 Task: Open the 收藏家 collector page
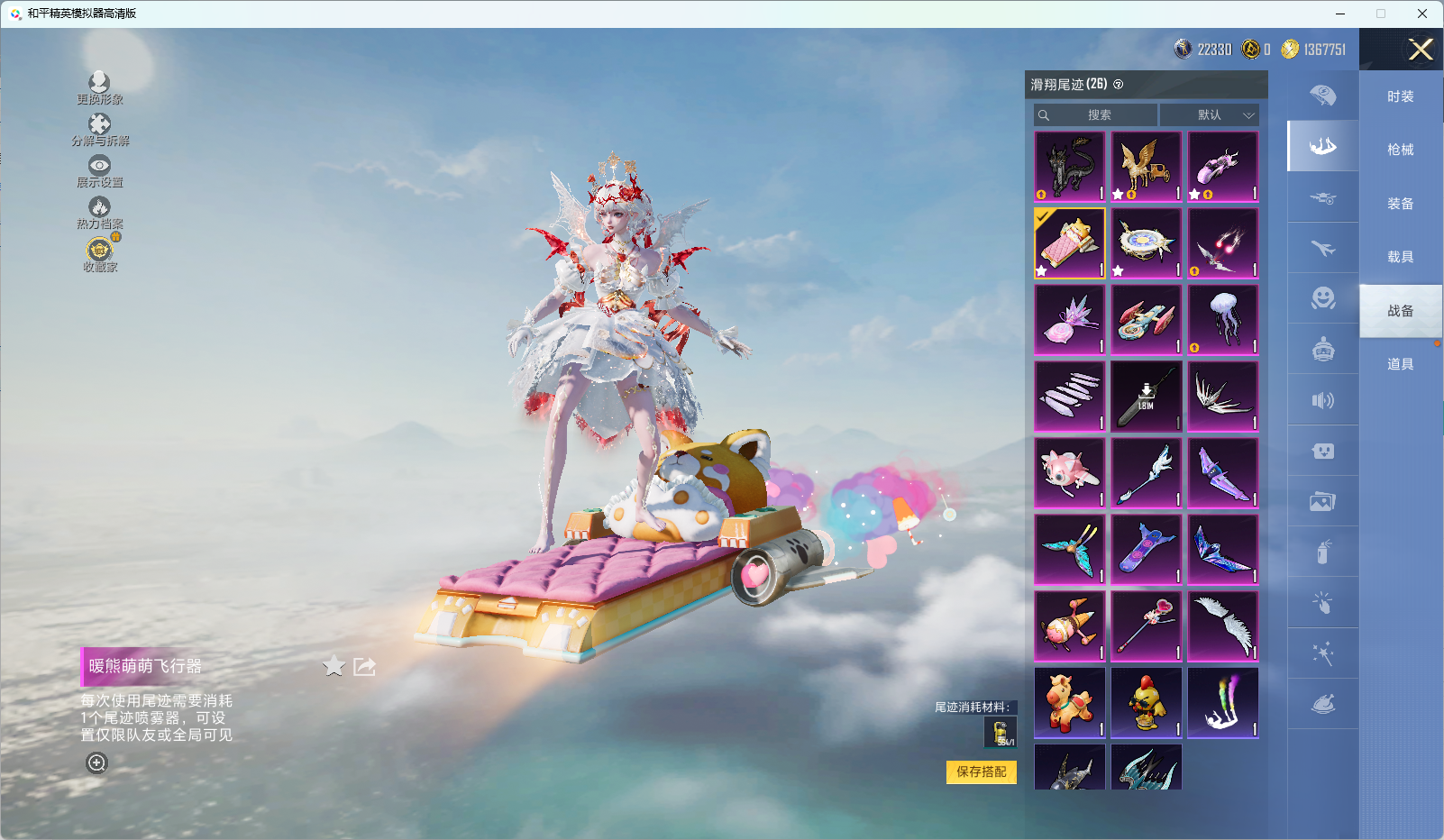99,254
